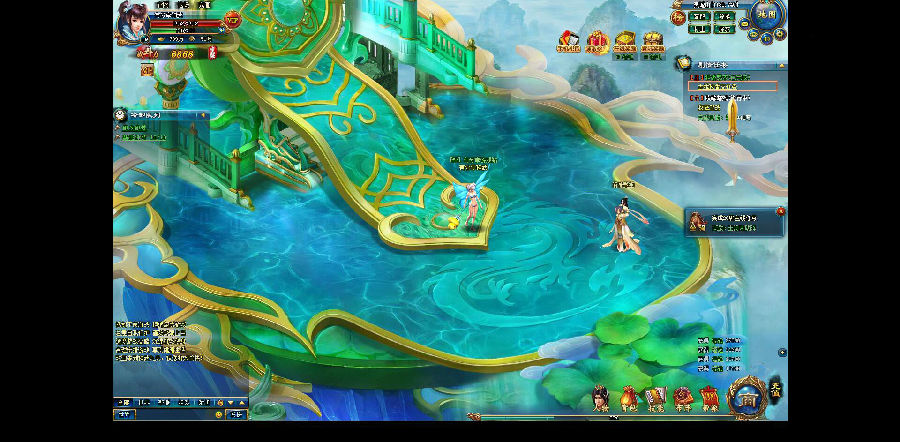Open the world map globe button
This screenshot has height=442, width=900.
[767, 15]
